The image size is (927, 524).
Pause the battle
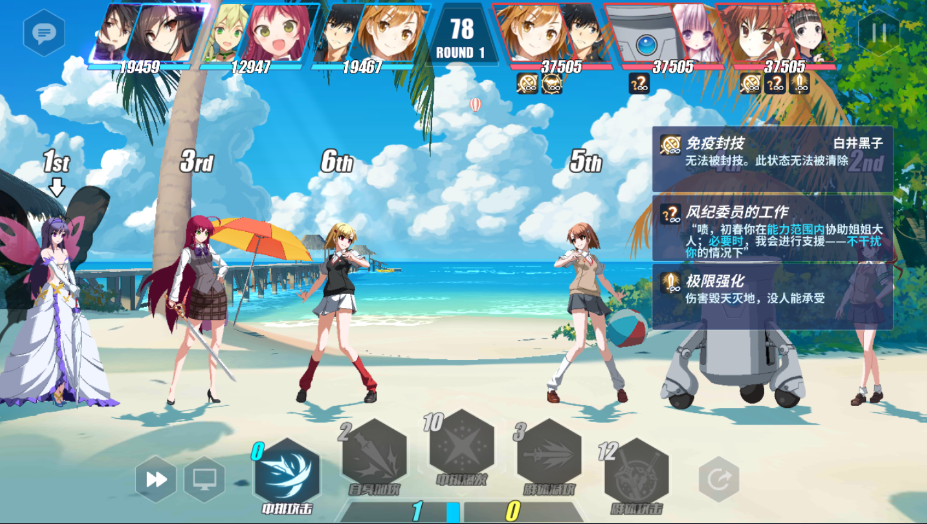[x=878, y=32]
